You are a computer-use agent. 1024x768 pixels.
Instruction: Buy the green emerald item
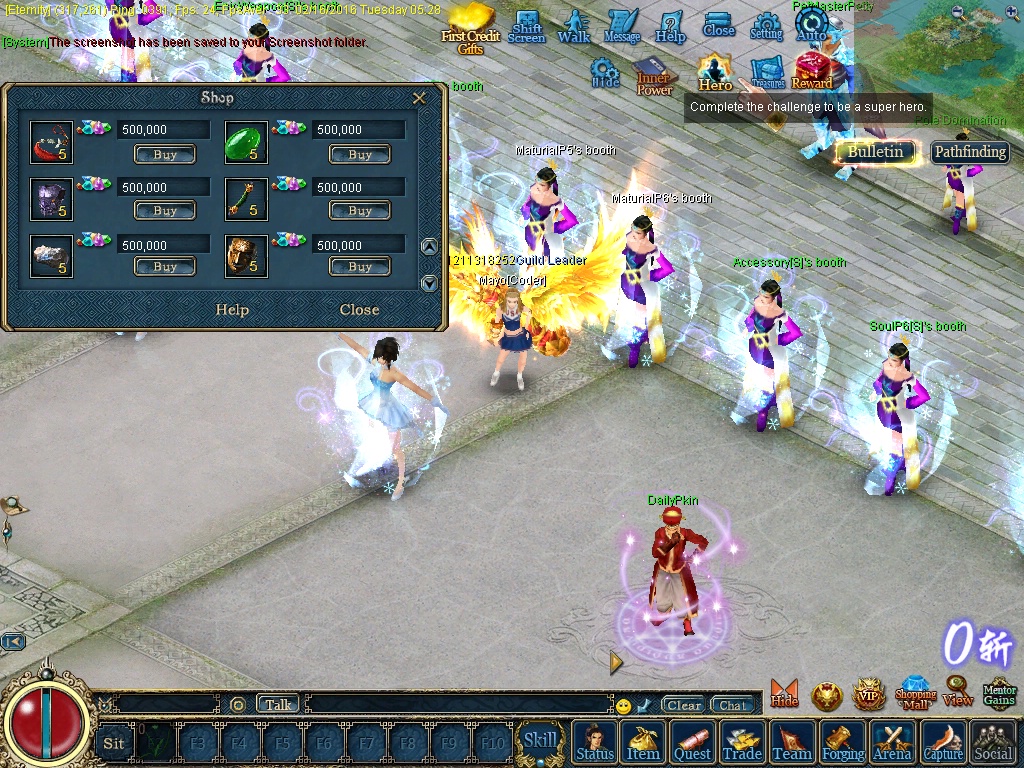[360, 155]
